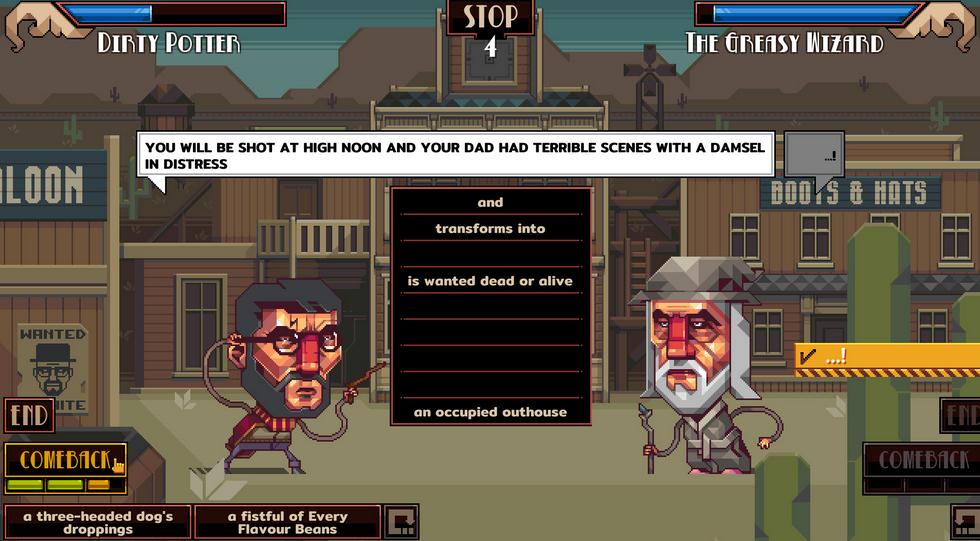Viewport: 980px width, 541px height.
Task: Select the phrase "transforms into"
Action: pyautogui.click(x=490, y=229)
